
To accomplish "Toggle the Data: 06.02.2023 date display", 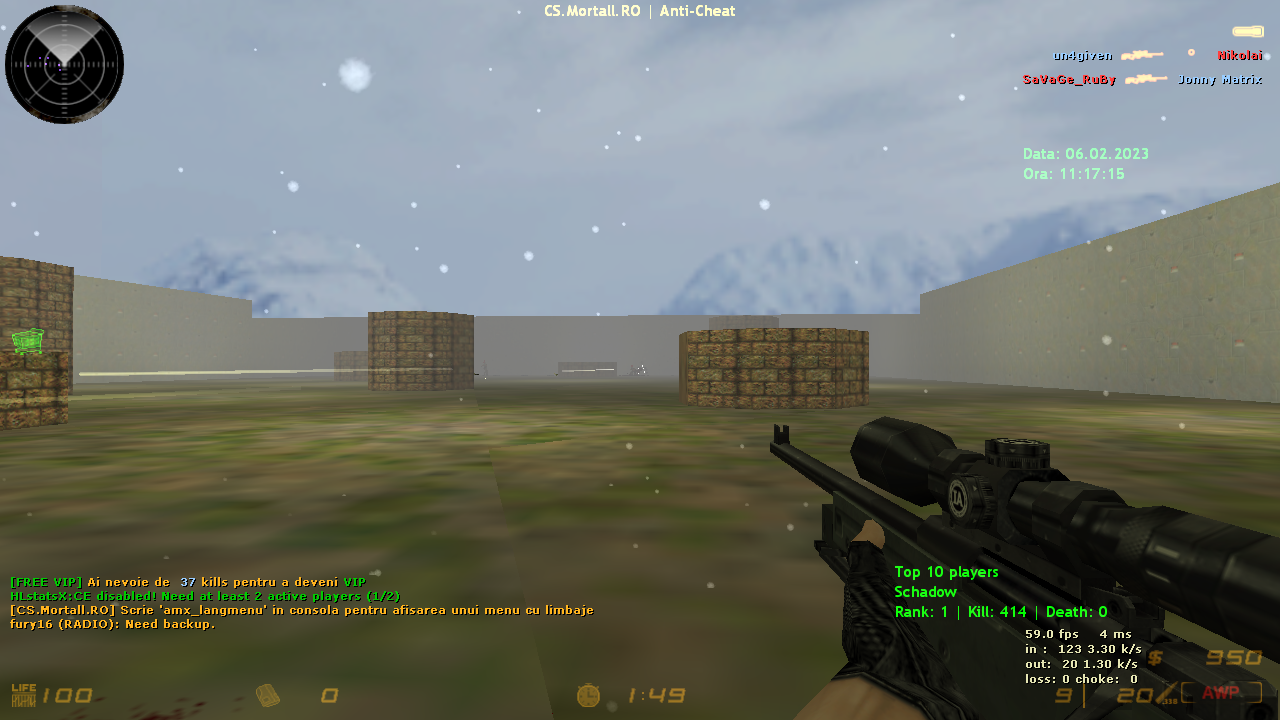I will click(1084, 154).
